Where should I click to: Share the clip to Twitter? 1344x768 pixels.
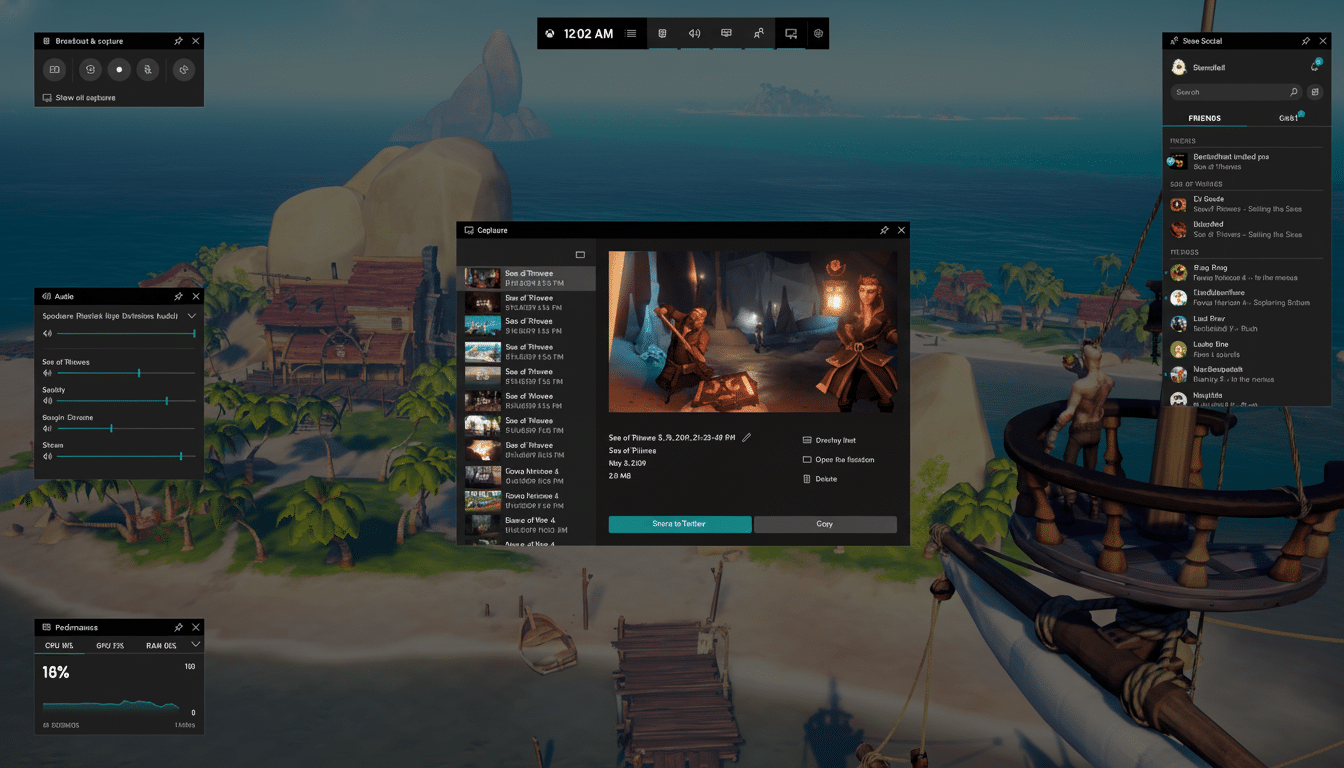coord(679,523)
